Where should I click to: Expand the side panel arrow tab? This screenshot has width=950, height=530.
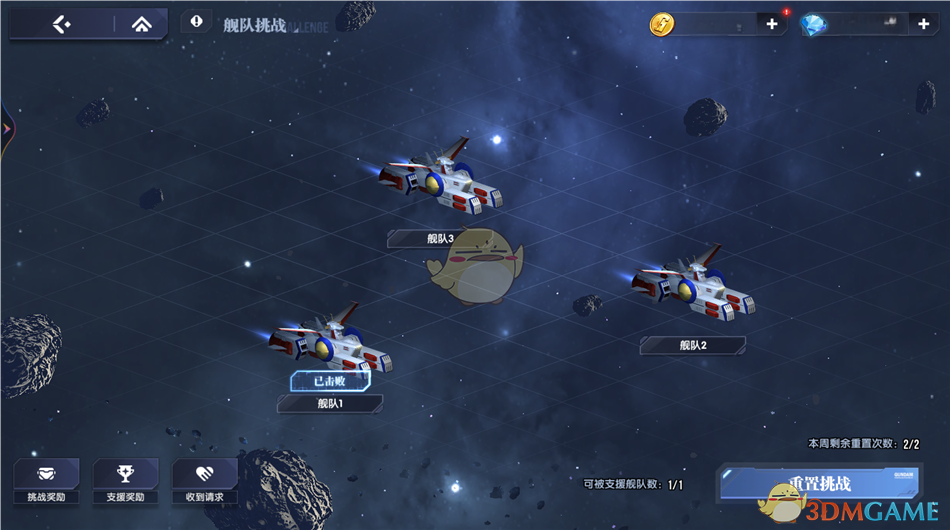tap(6, 128)
